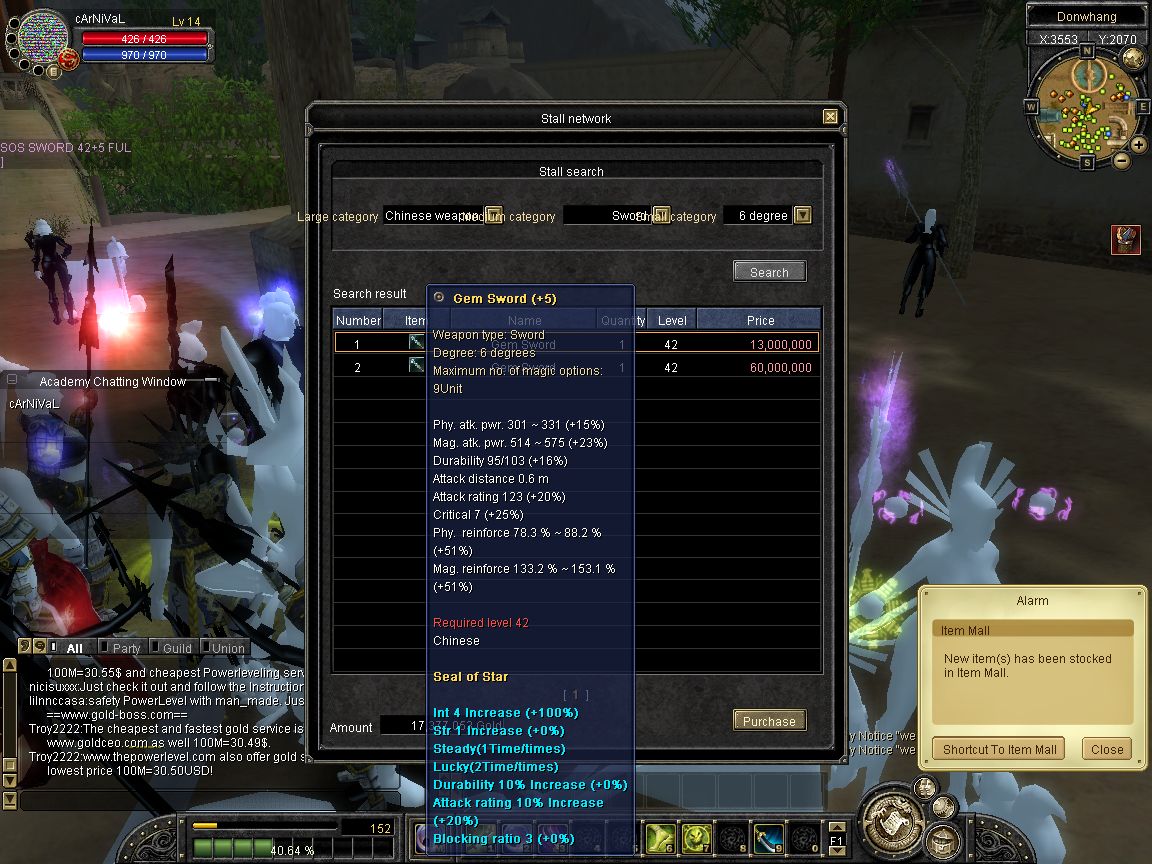Open the Large category dropdown
Screen dimensions: 1152x864
pyautogui.click(x=493, y=216)
